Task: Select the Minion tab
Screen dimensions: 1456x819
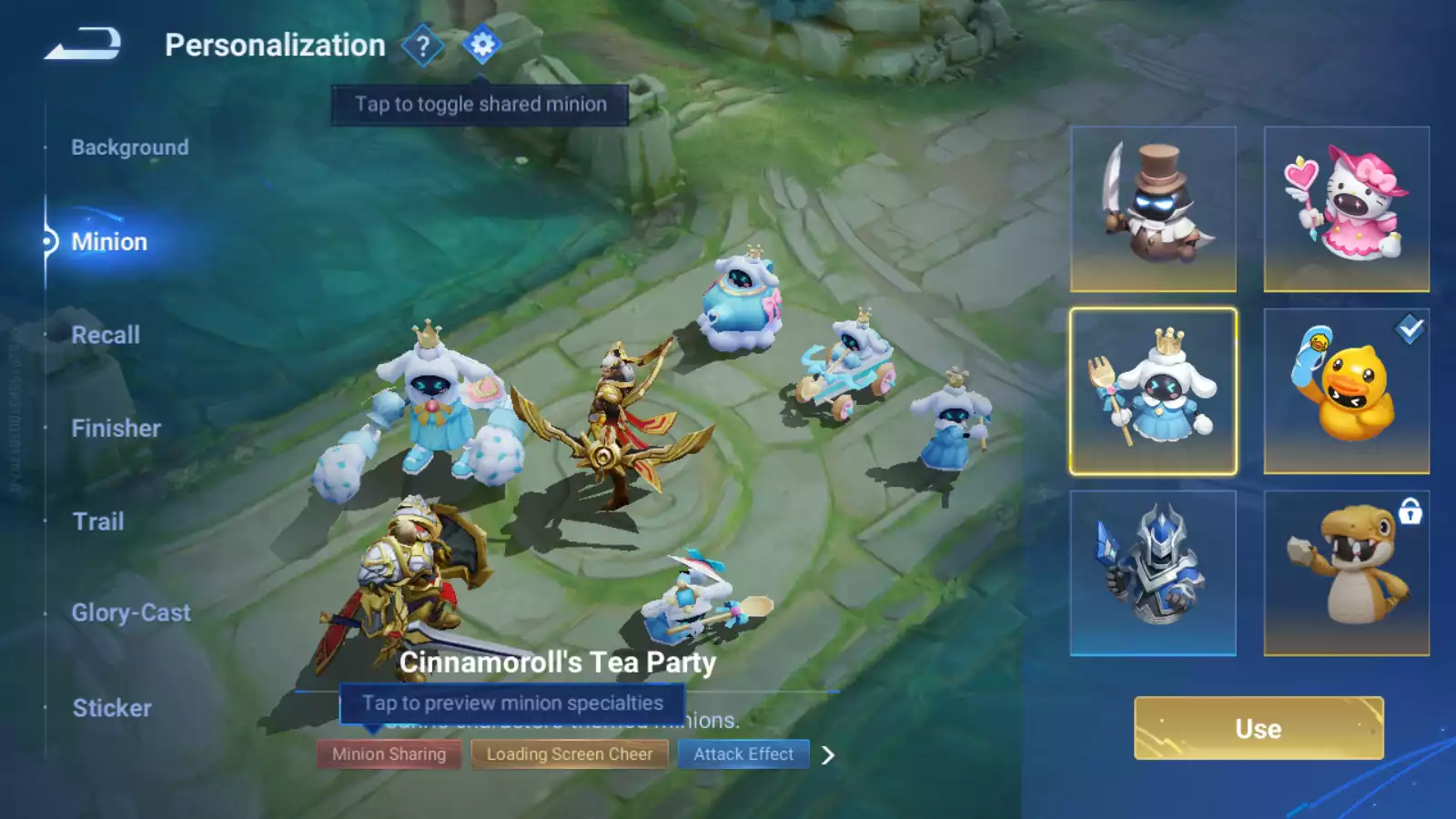Action: [109, 242]
